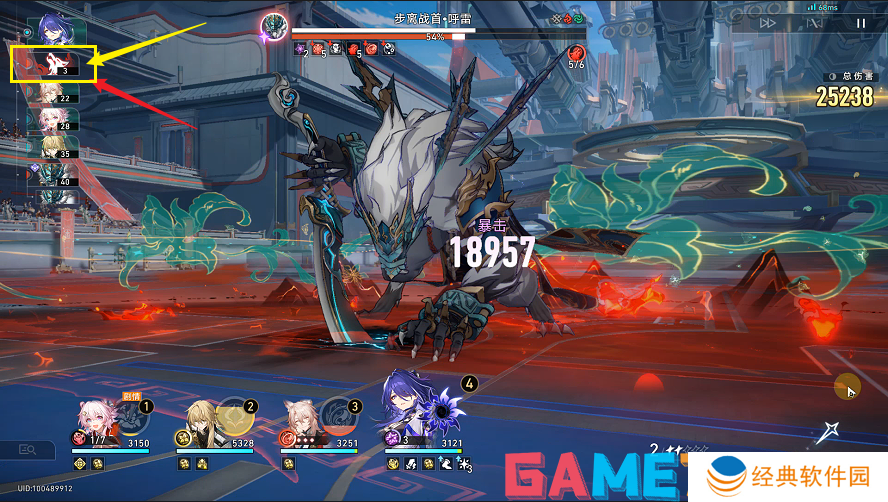The height and width of the screenshot is (502, 888).
Task: Select the boss portrait showing 40 in turn order
Action: tap(52, 176)
